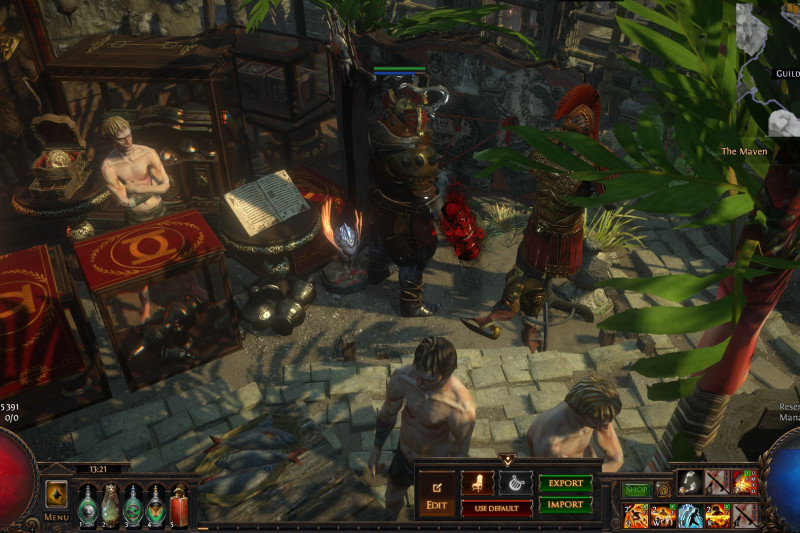
Task: Click the round coin icon beside Shop
Action: click(662, 490)
